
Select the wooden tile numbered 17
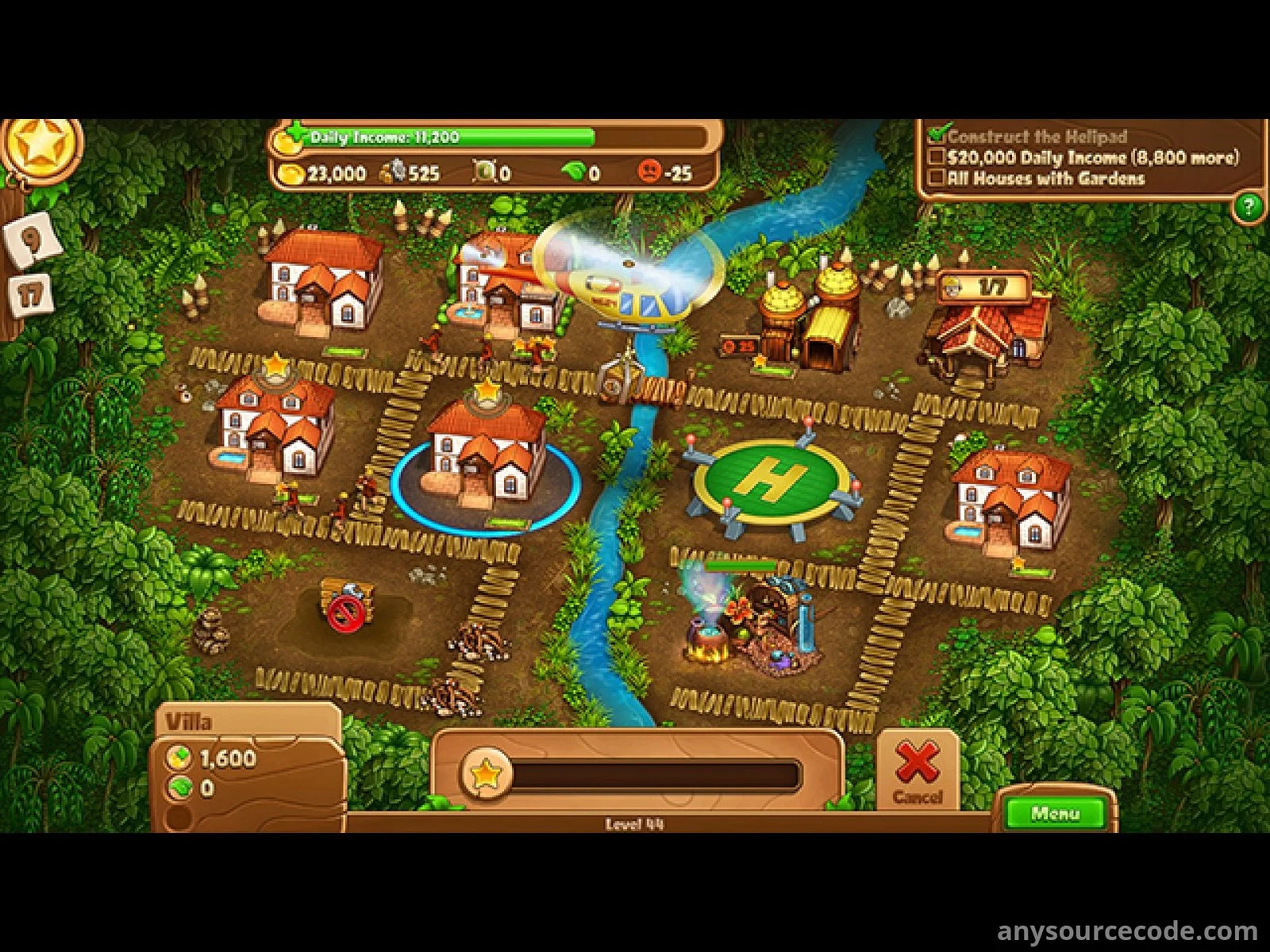click(x=29, y=296)
